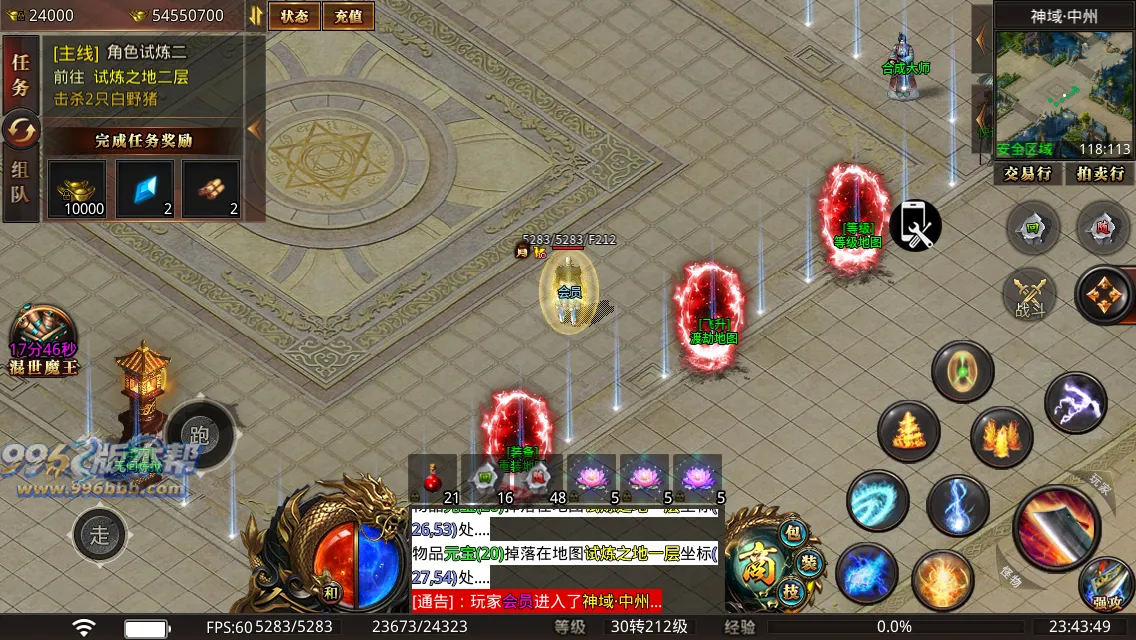
Task: Open the 技 skills button
Action: click(792, 592)
